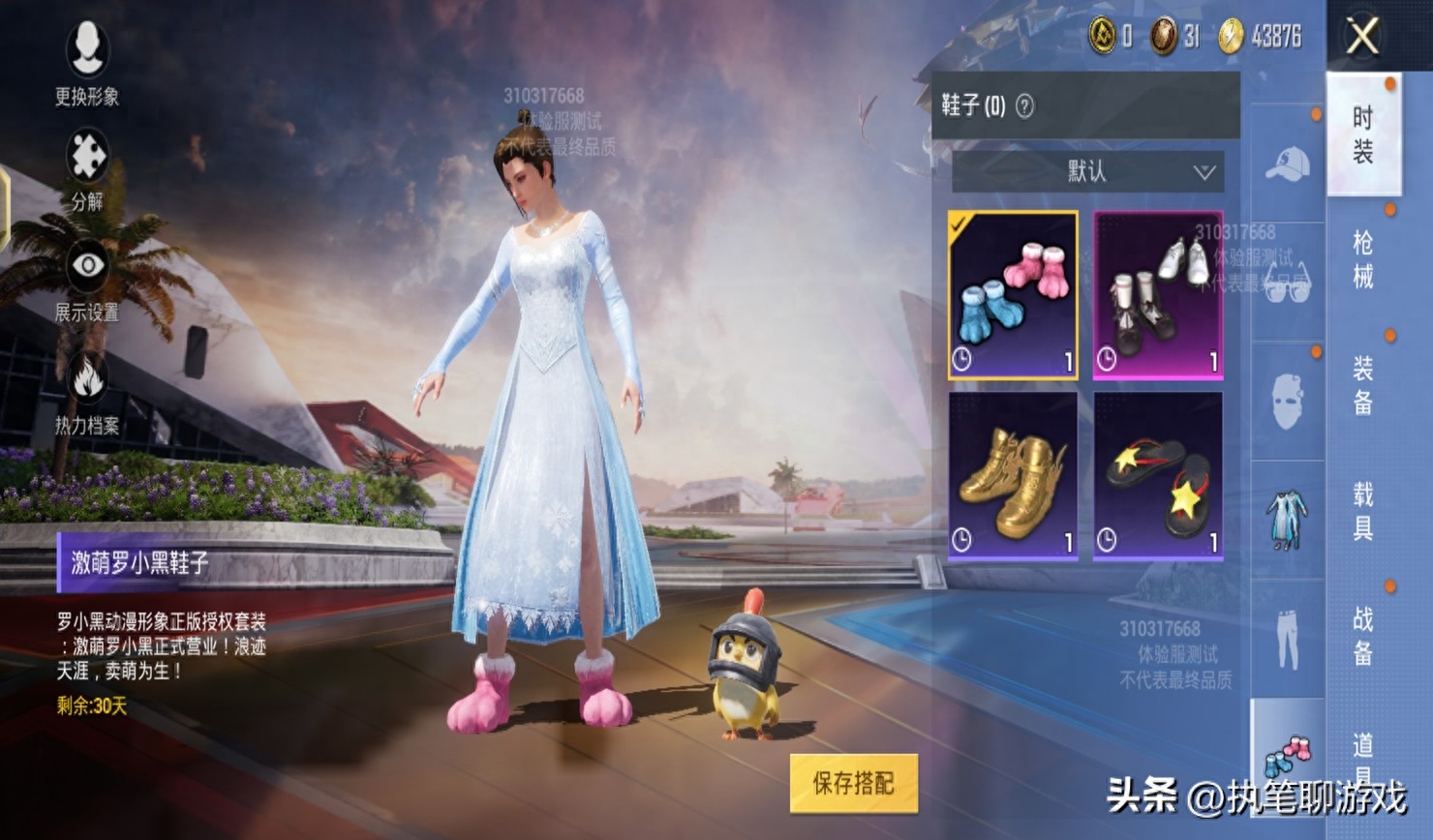This screenshot has width=1433, height=840.
Task: Go to the 装备 tab
Action: point(1363,384)
